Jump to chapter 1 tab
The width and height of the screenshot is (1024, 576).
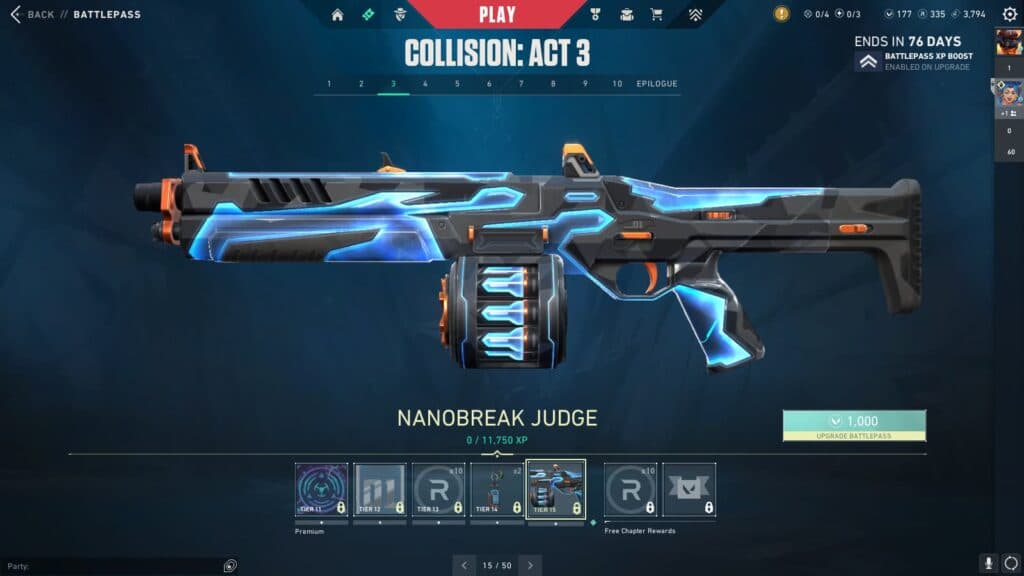click(x=329, y=84)
